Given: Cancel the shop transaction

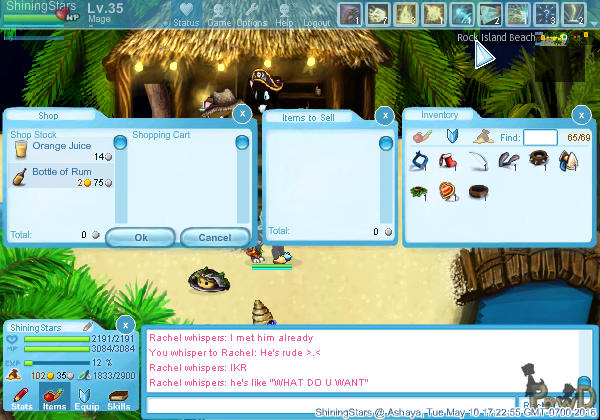Looking at the screenshot, I should tap(214, 237).
